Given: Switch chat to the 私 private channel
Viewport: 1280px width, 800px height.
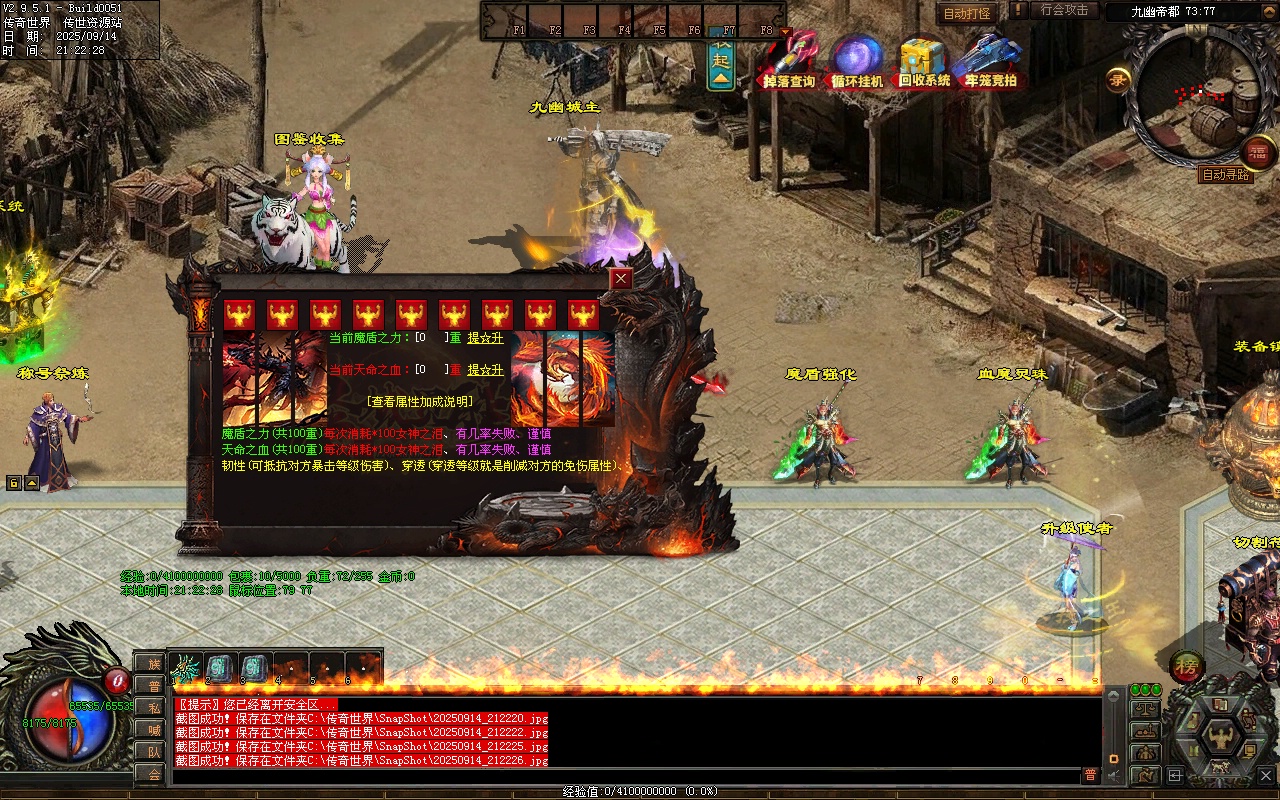Looking at the screenshot, I should [x=154, y=708].
